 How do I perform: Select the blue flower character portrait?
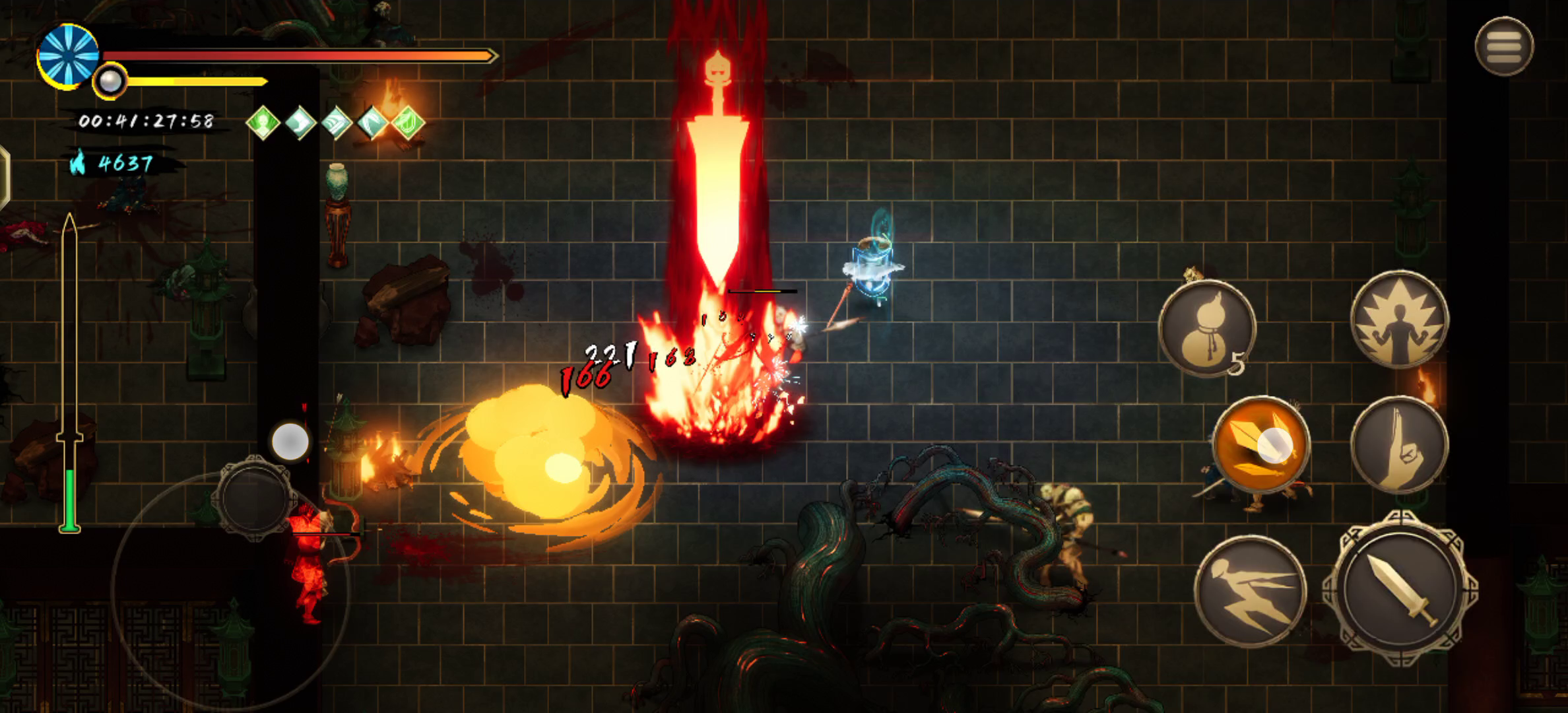click(x=68, y=55)
